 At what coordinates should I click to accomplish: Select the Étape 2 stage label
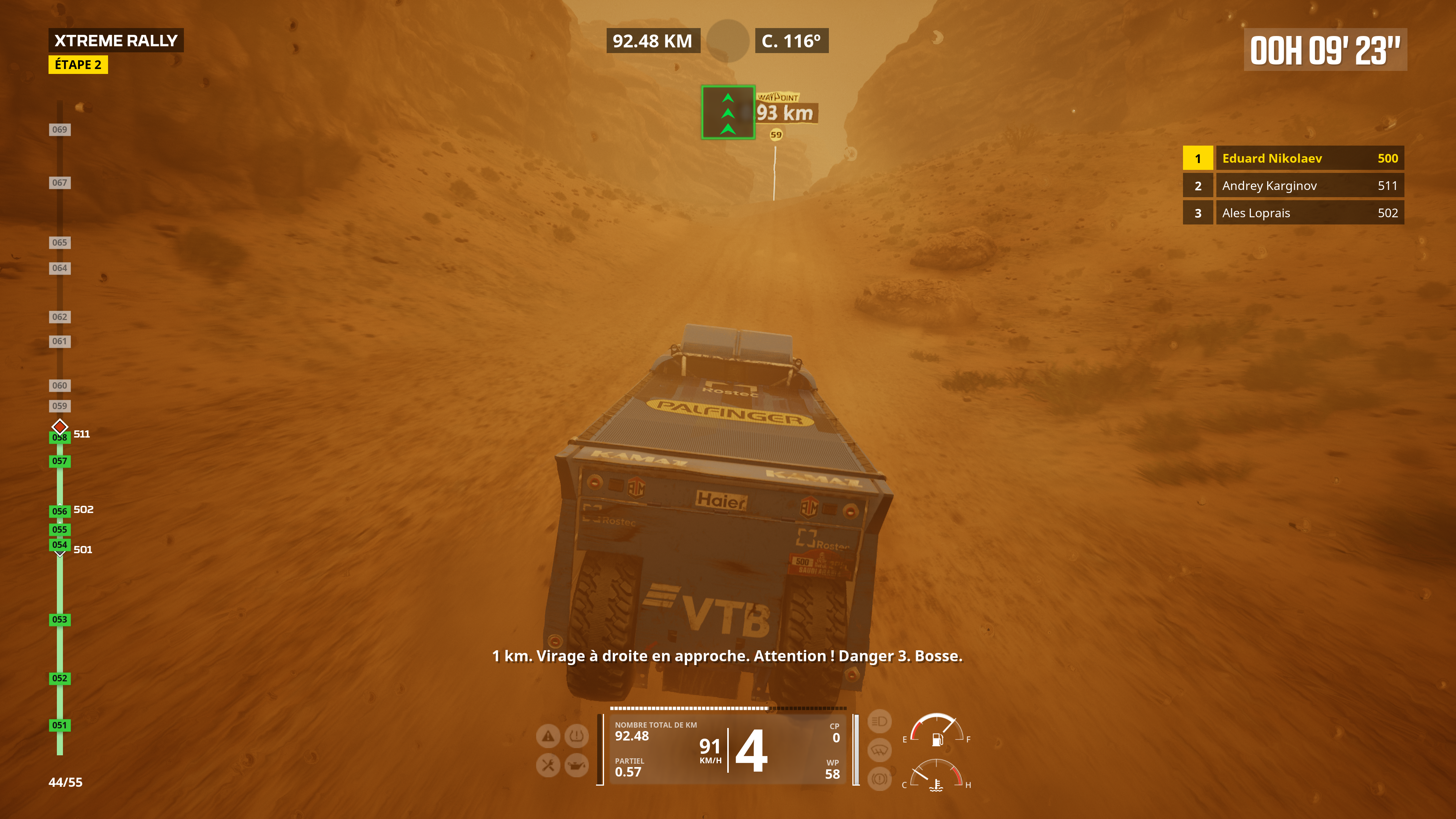pyautogui.click(x=78, y=64)
